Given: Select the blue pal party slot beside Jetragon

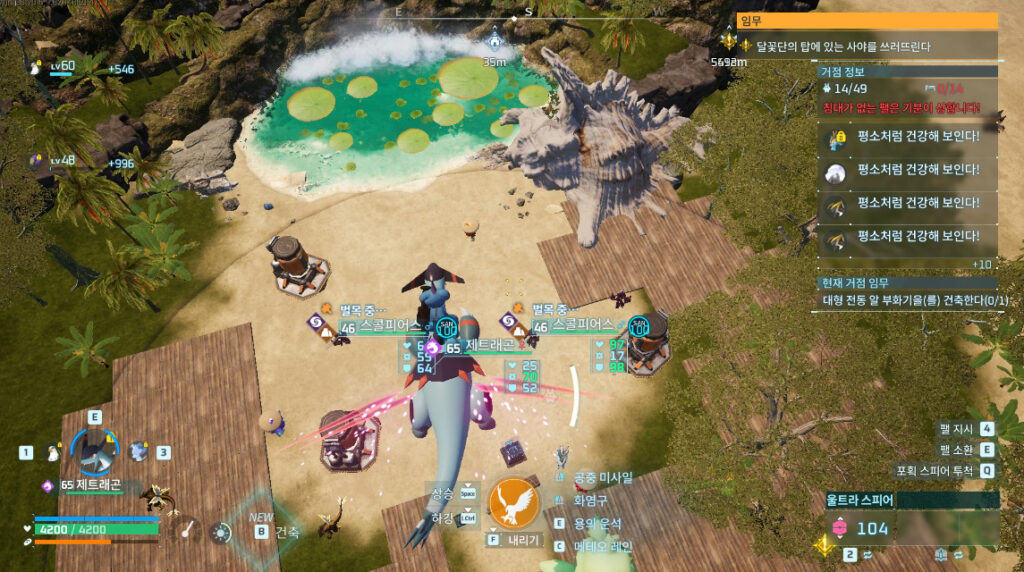Looking at the screenshot, I should point(139,452).
